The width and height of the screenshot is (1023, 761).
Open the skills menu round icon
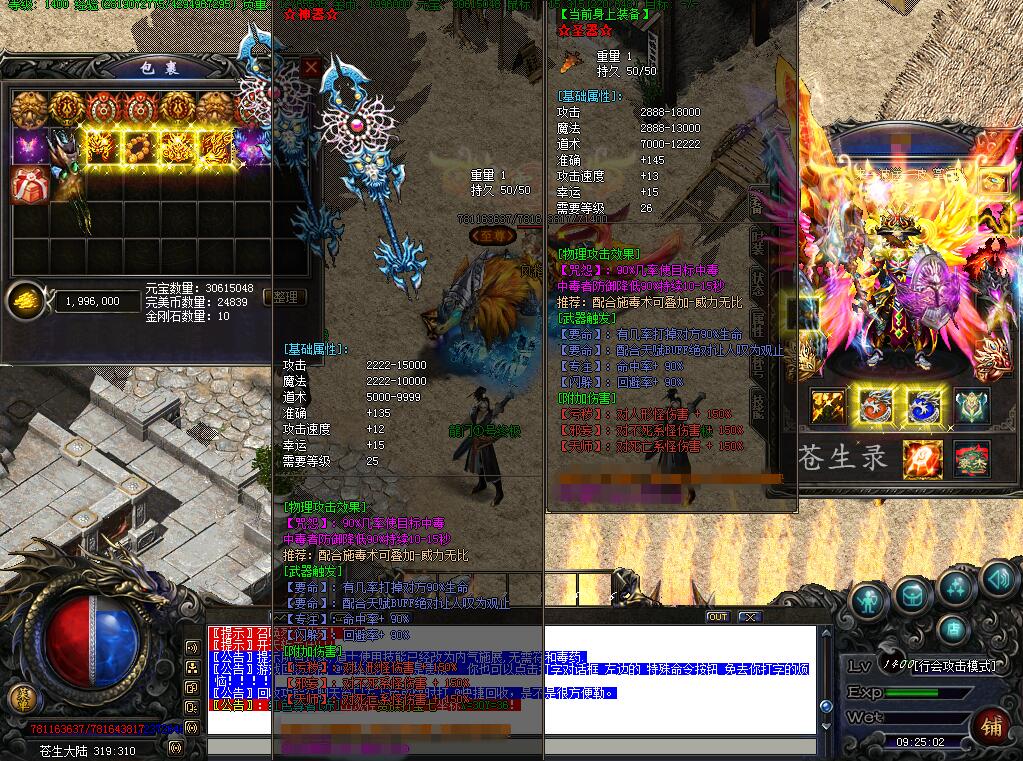point(956,588)
